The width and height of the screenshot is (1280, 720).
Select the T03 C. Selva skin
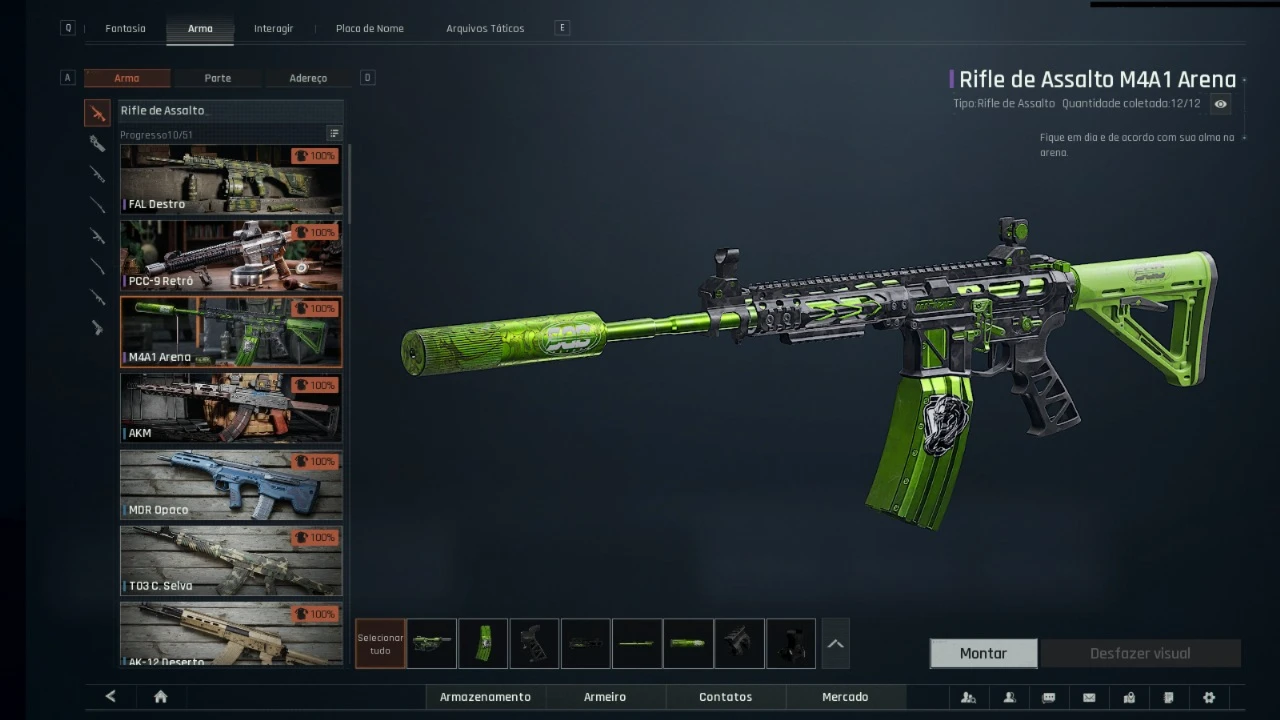(x=231, y=560)
